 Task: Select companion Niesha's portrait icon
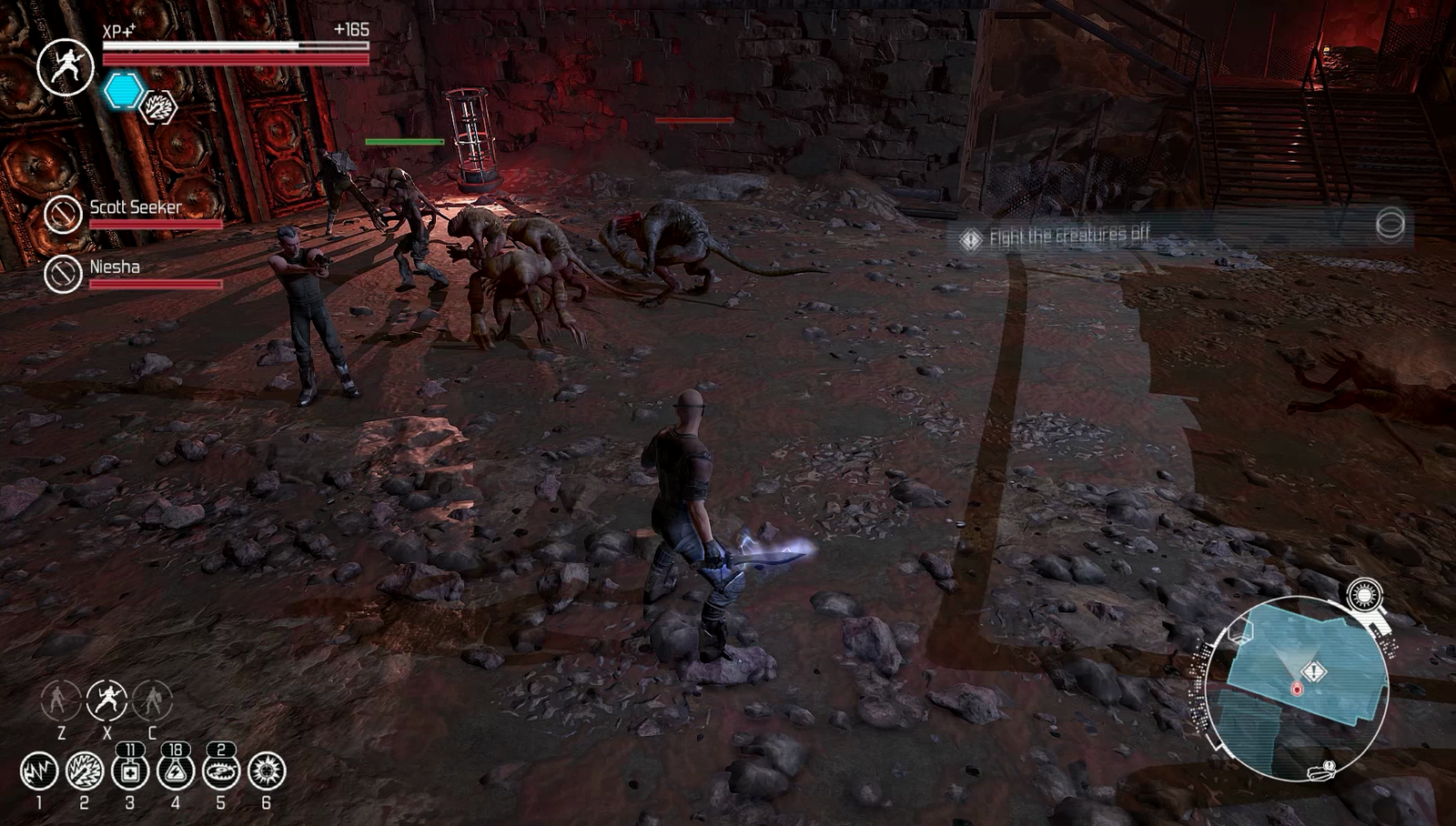64,273
